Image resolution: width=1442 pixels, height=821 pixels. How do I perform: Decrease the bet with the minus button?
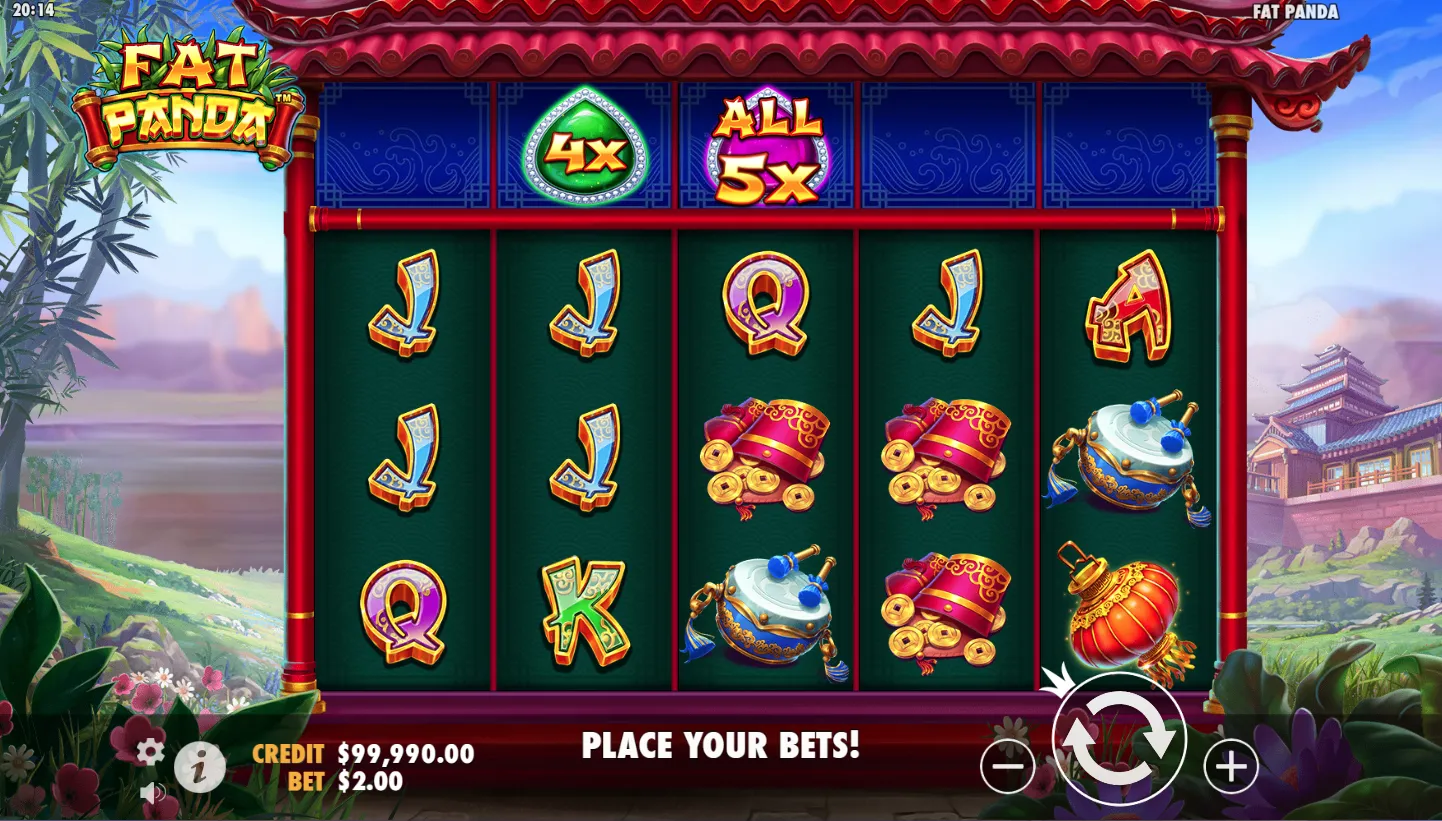click(1007, 767)
